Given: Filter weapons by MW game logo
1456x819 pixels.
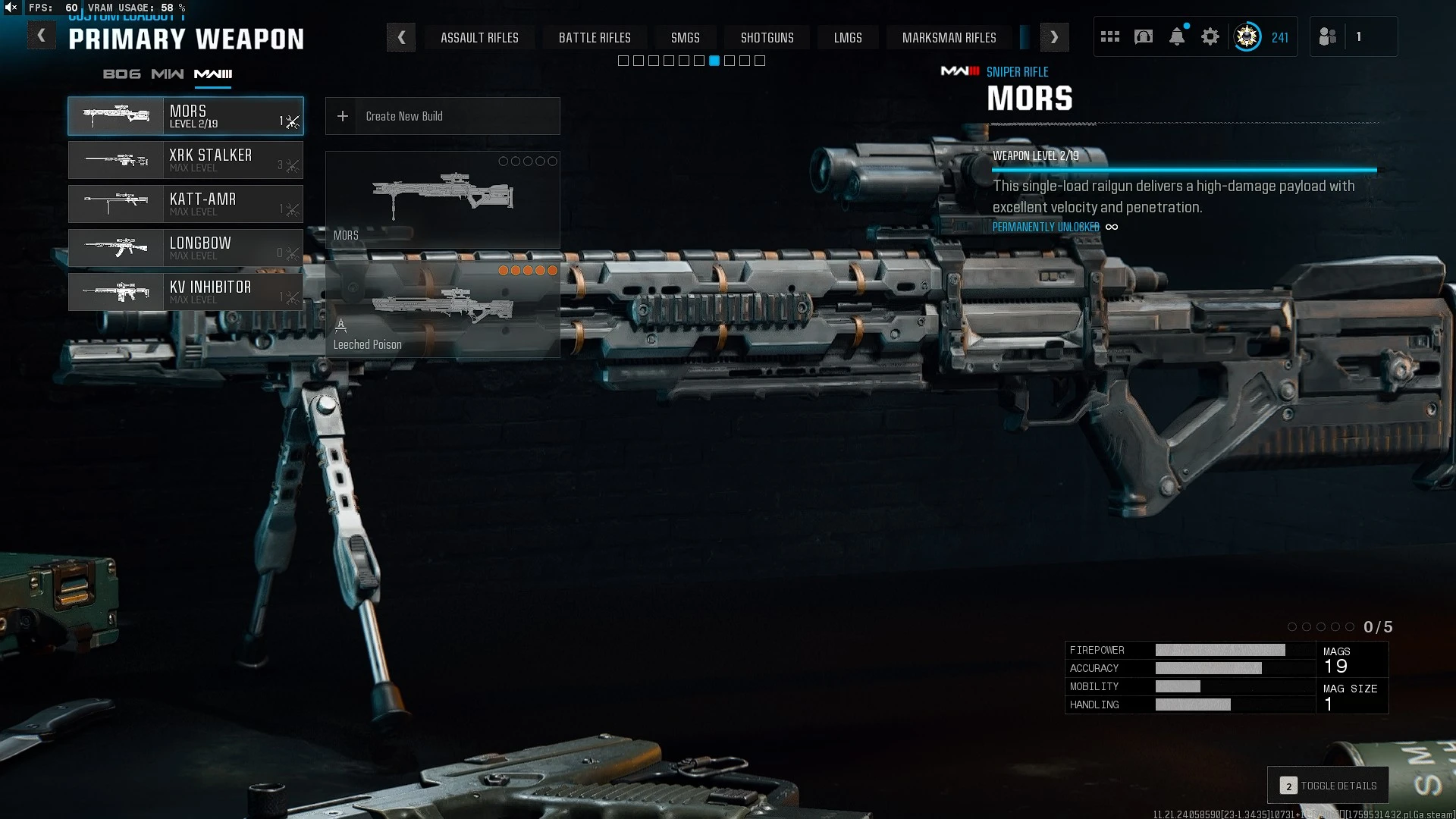Looking at the screenshot, I should [x=167, y=74].
